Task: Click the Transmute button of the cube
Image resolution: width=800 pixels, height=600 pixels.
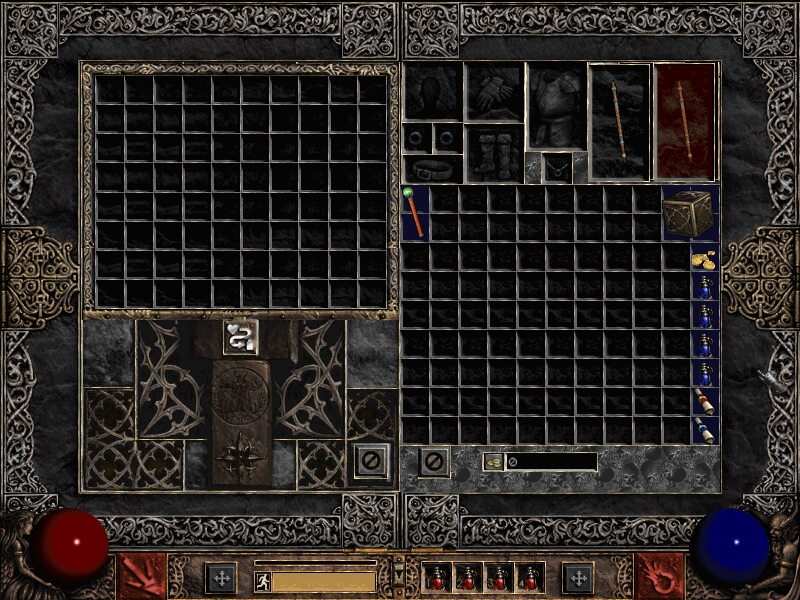Action: coord(240,337)
